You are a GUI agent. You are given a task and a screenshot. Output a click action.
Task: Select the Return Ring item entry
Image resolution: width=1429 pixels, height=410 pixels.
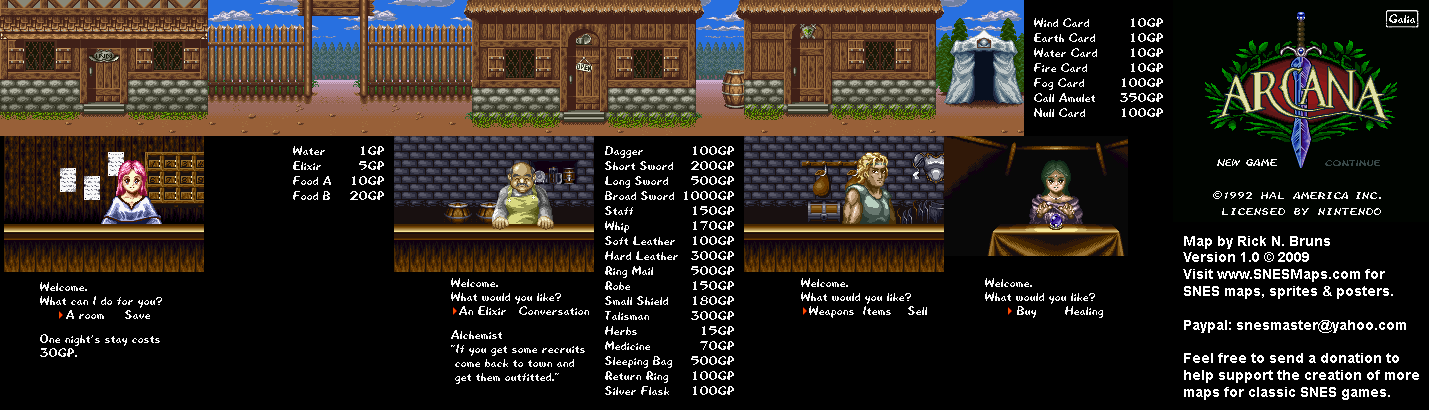click(x=637, y=376)
